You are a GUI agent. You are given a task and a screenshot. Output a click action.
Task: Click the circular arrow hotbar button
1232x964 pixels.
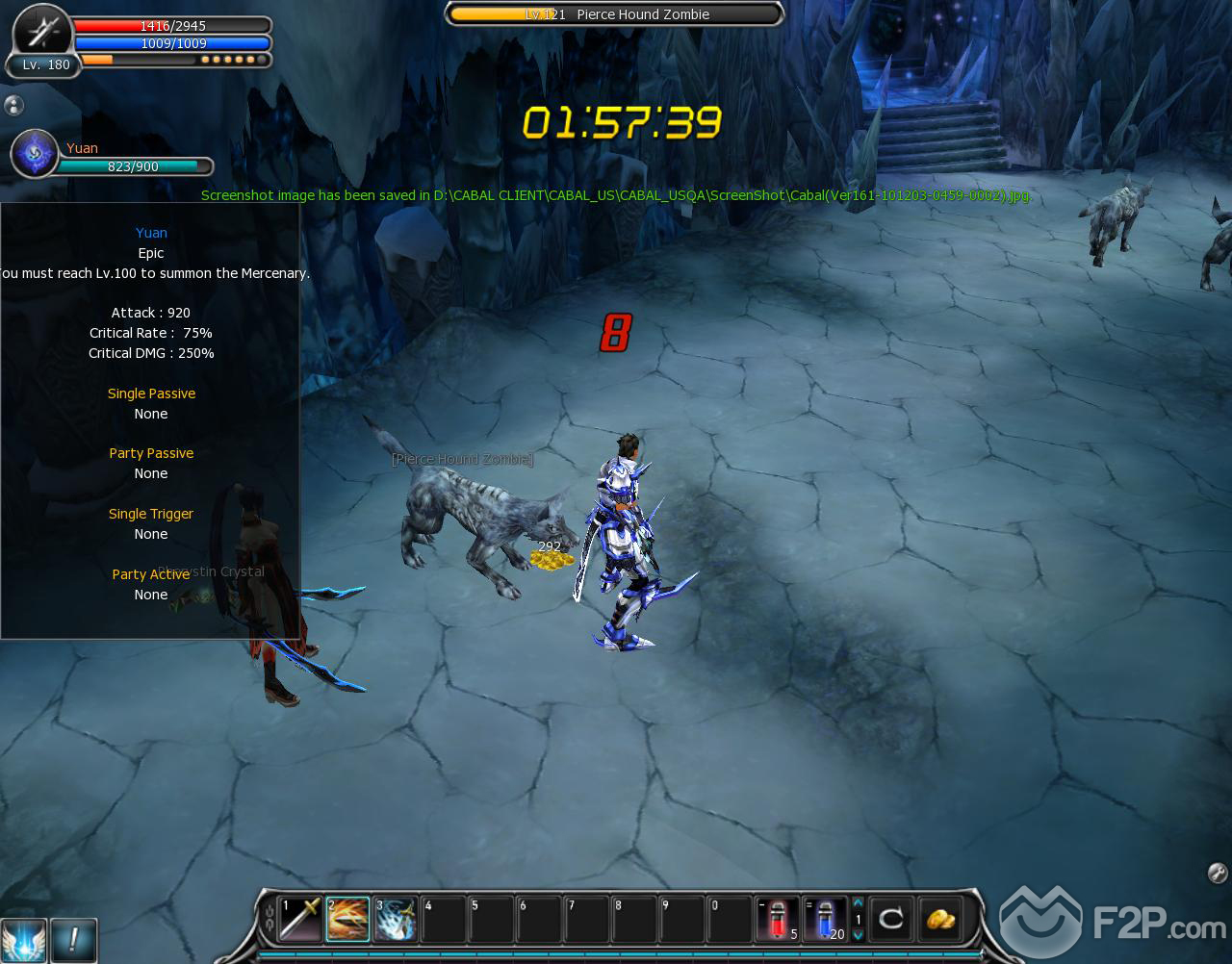coord(891,919)
